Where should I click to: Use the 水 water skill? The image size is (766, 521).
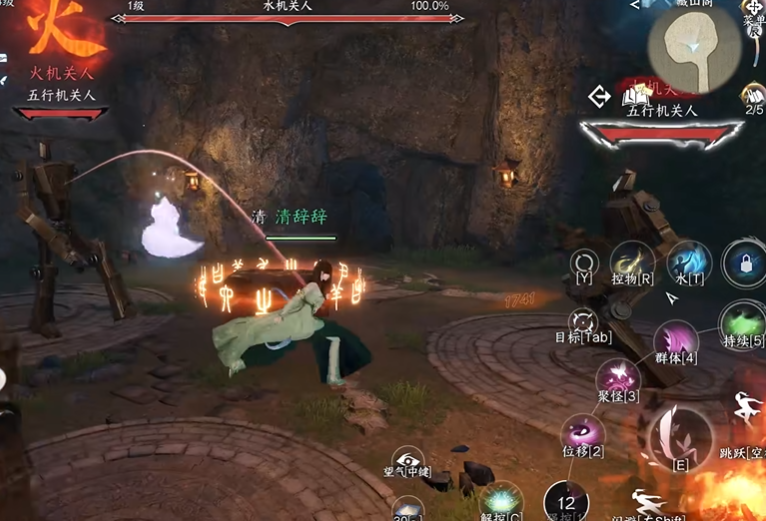[689, 261]
